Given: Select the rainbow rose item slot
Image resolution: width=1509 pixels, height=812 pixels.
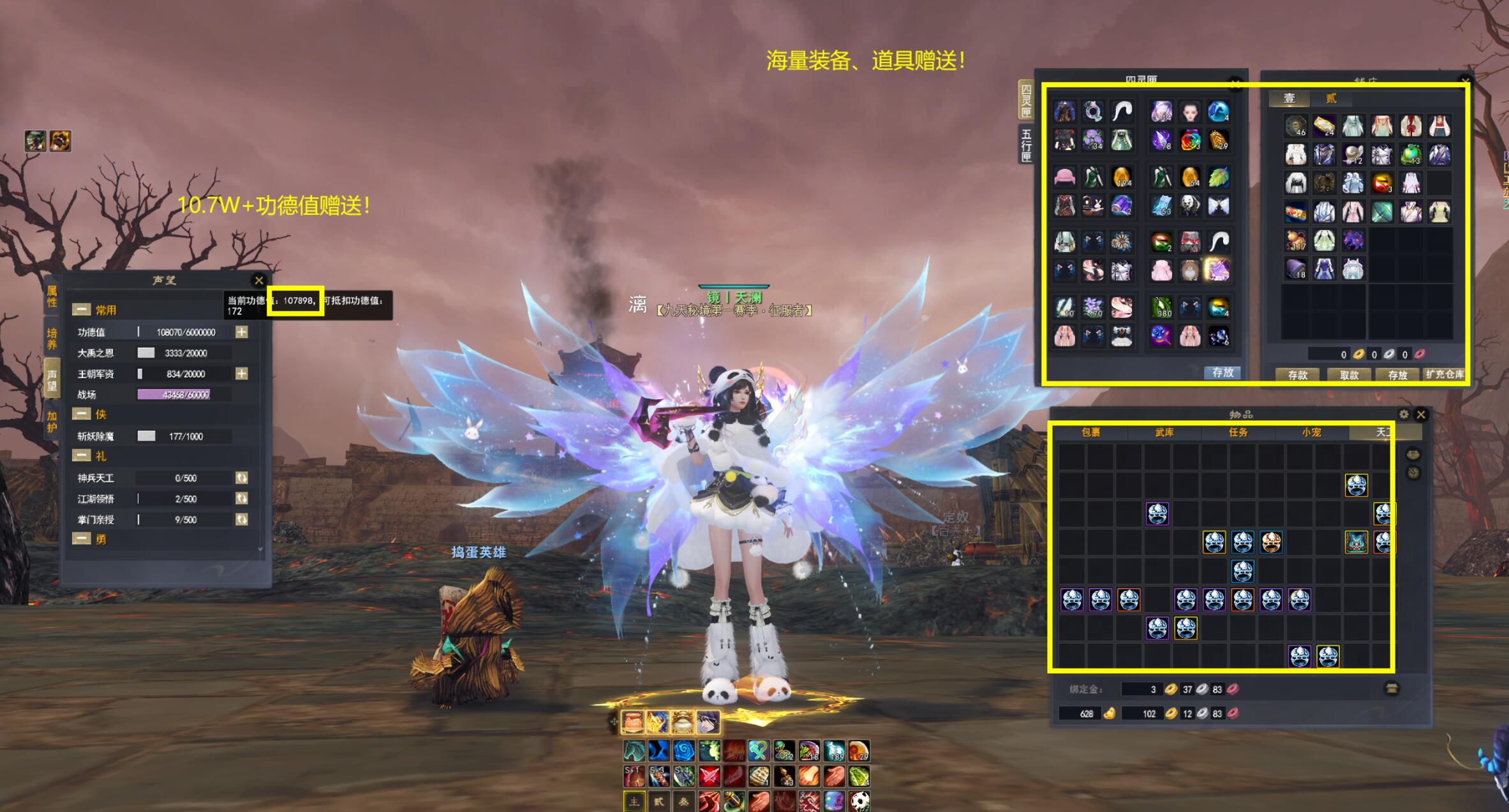Looking at the screenshot, I should tap(1190, 140).
